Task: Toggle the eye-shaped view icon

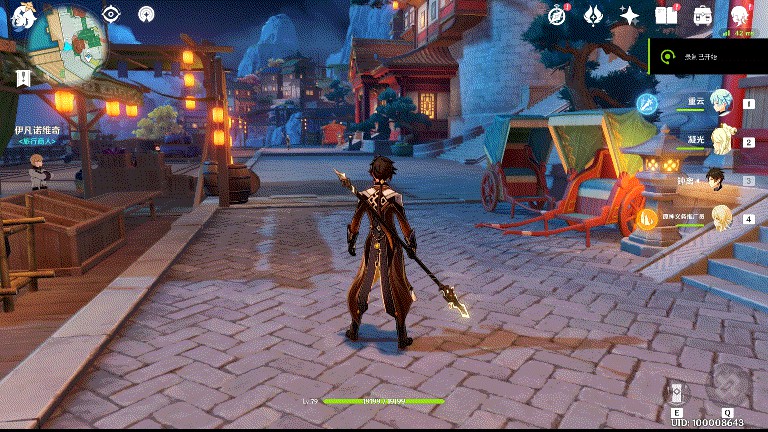Action: click(x=111, y=14)
